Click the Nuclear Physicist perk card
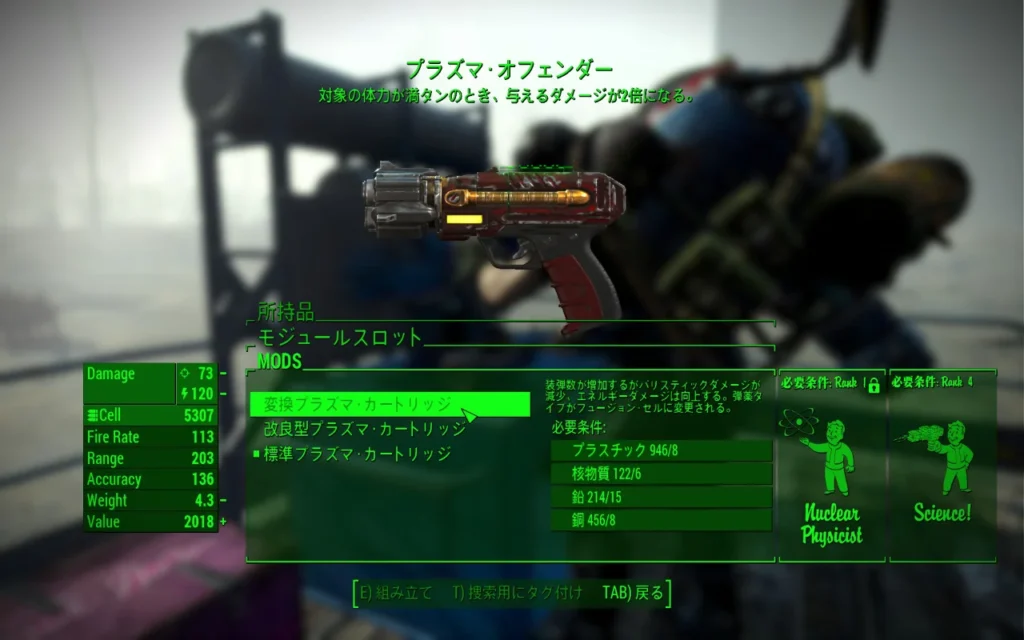Image resolution: width=1024 pixels, height=640 pixels. pos(832,470)
